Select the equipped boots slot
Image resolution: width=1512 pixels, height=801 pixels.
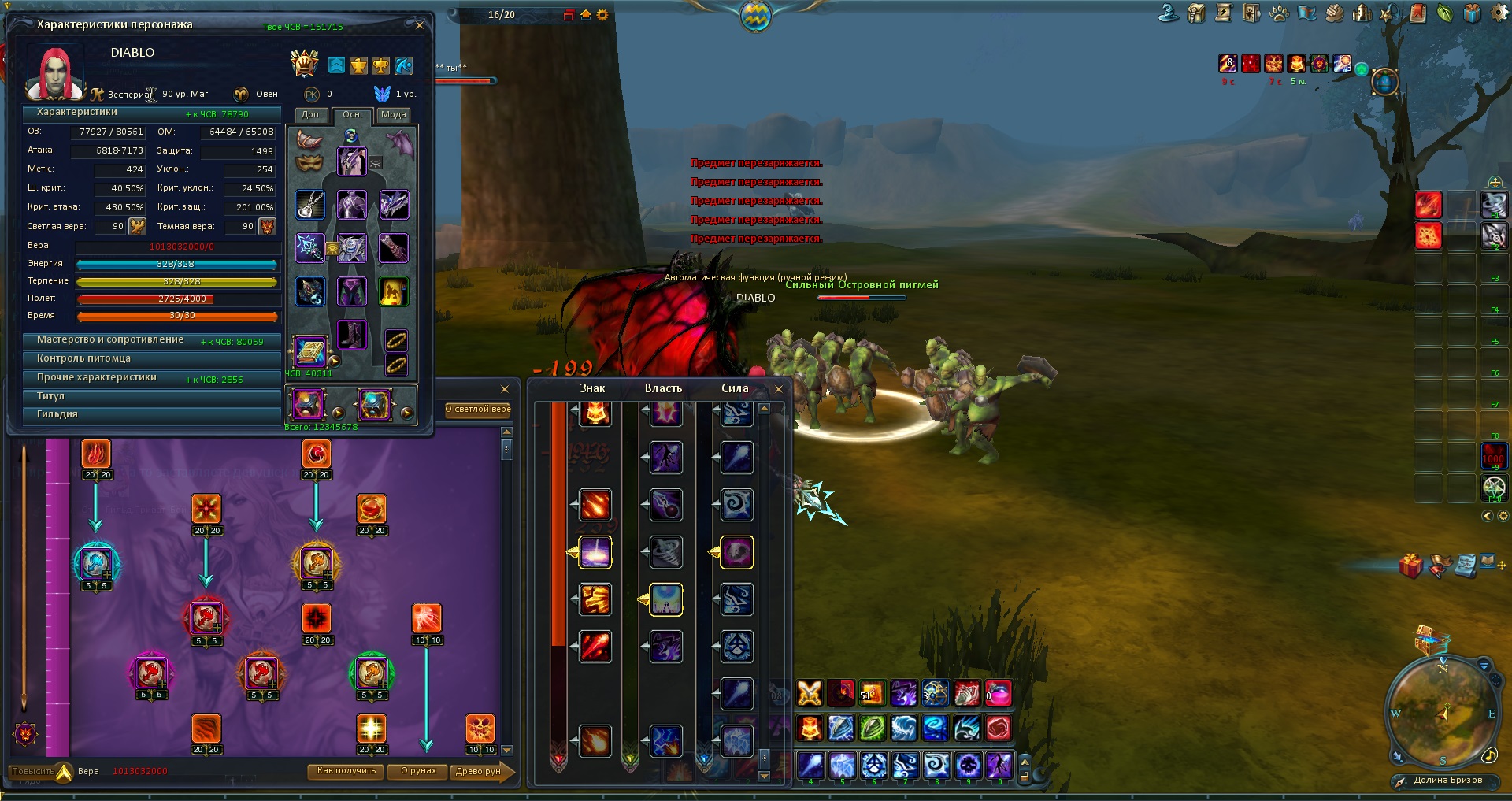click(x=351, y=335)
